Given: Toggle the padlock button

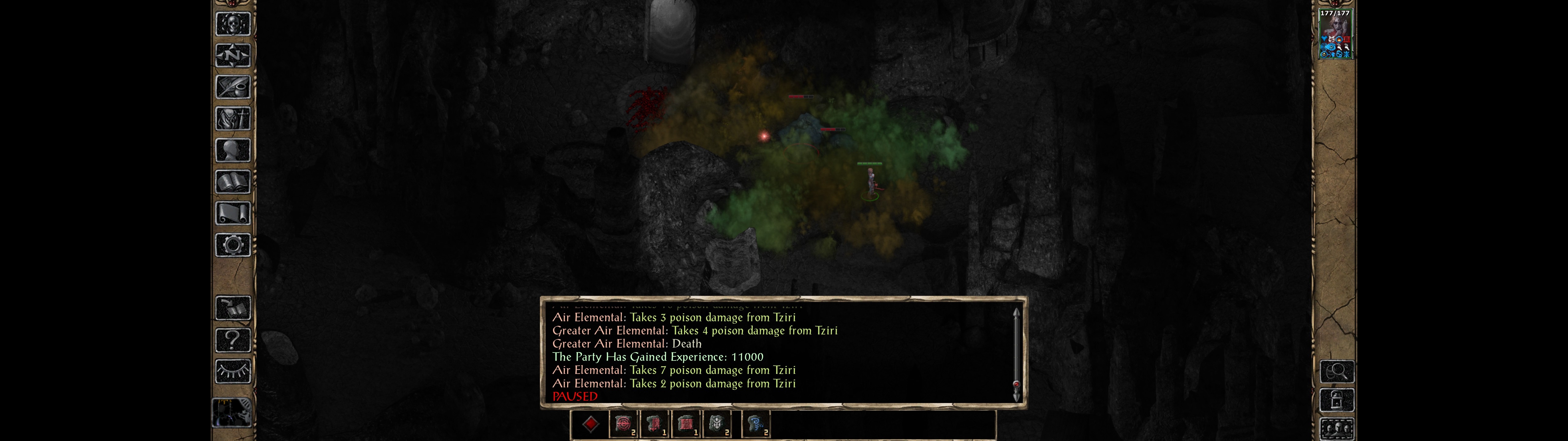Looking at the screenshot, I should [1336, 400].
